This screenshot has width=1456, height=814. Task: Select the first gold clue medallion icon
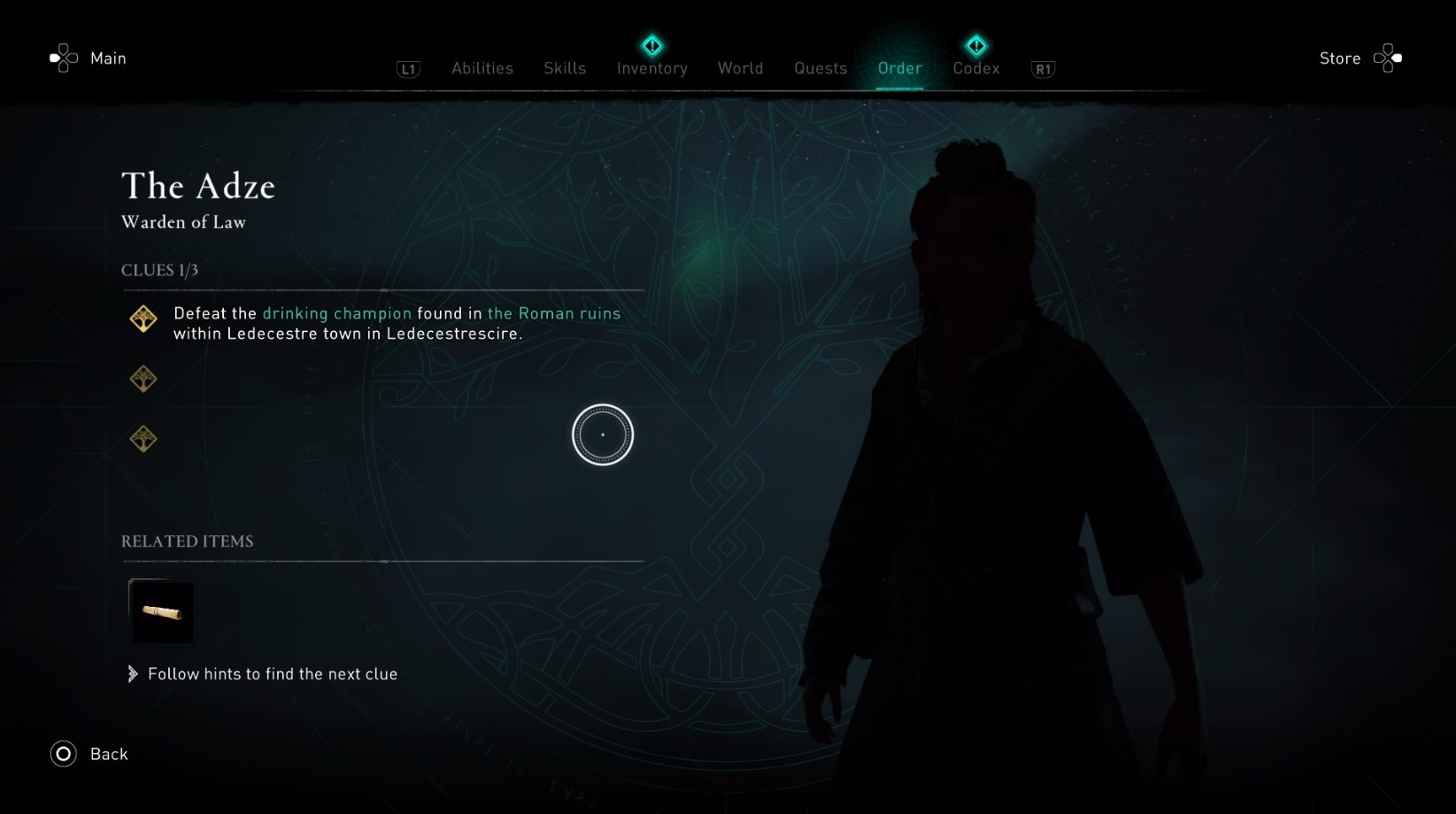click(143, 319)
